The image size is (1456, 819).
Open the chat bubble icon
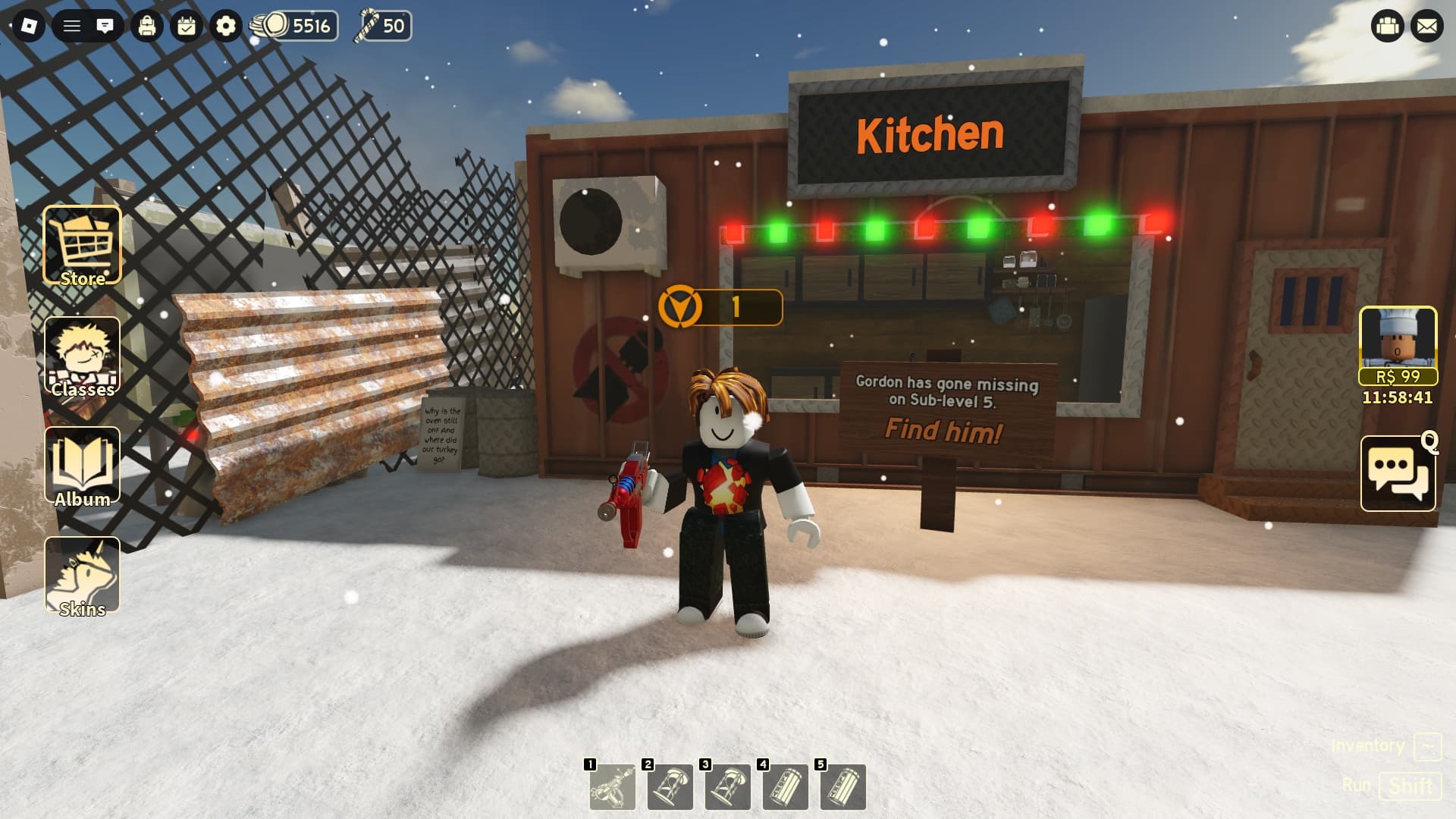(x=106, y=24)
